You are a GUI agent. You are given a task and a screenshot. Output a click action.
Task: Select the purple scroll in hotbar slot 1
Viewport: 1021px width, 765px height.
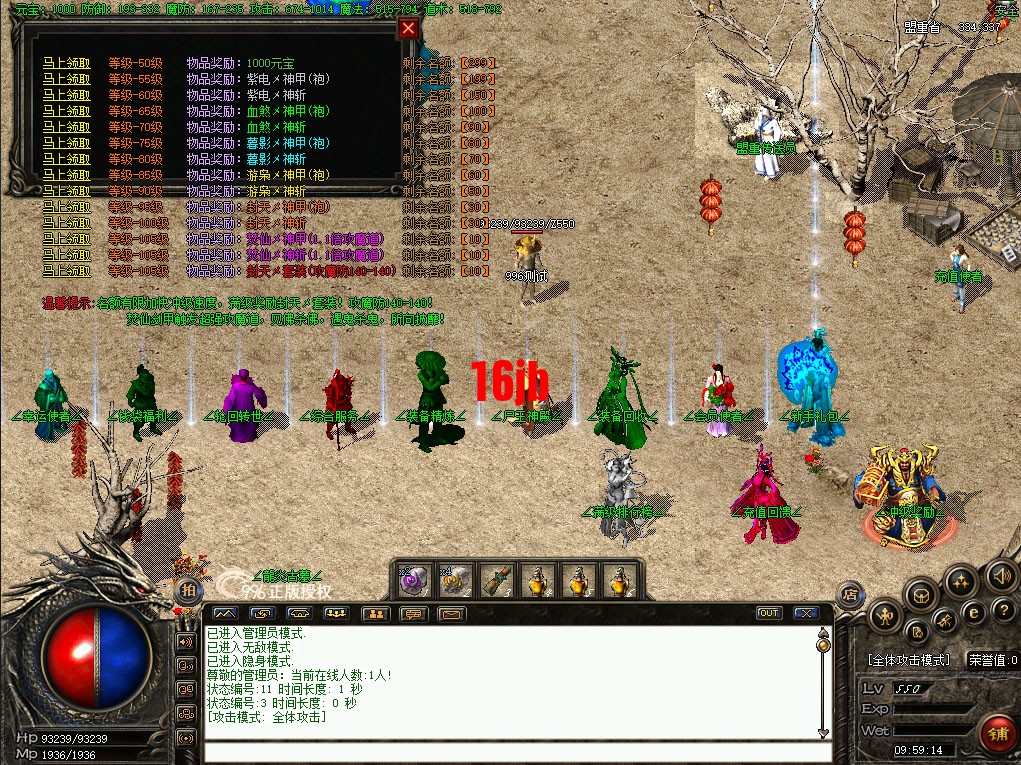[x=416, y=579]
